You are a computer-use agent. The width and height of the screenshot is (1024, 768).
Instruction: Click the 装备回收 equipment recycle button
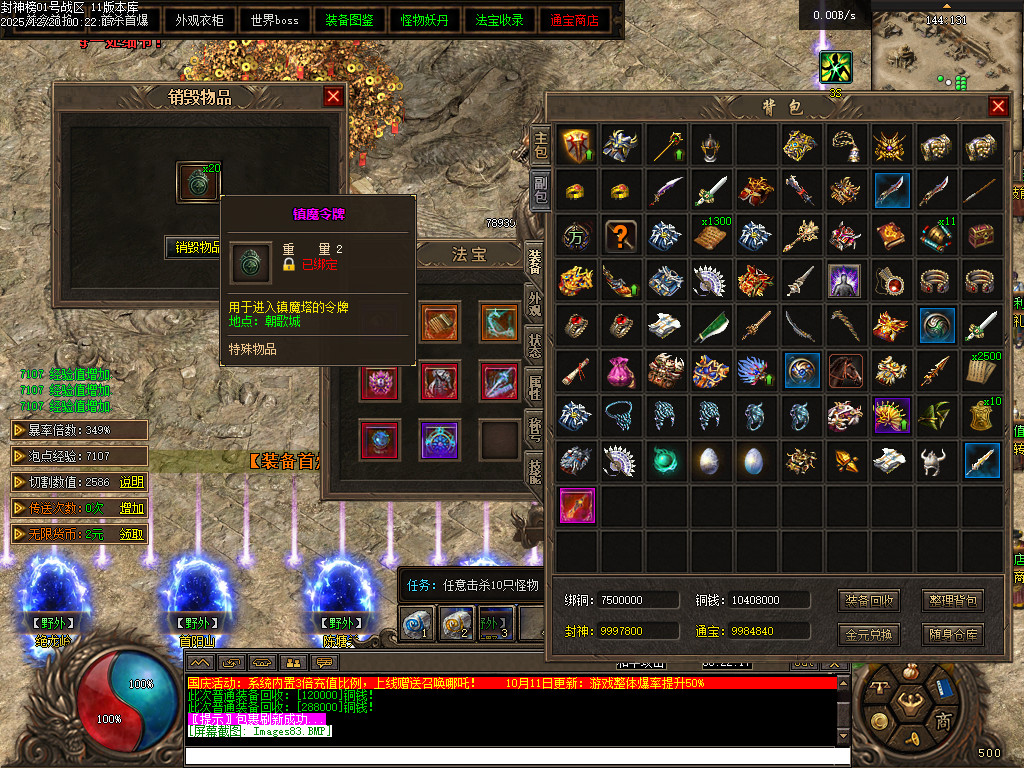tap(868, 601)
